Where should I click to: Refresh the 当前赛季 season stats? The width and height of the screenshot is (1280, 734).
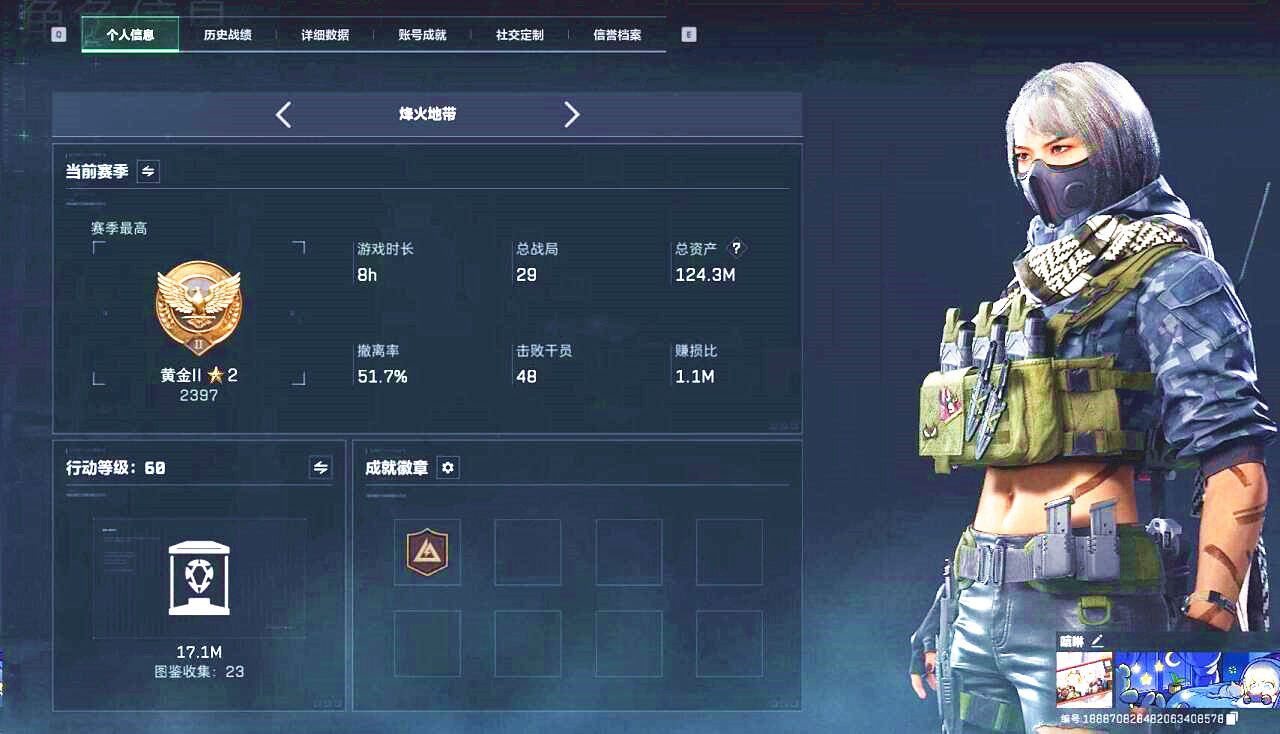click(146, 170)
